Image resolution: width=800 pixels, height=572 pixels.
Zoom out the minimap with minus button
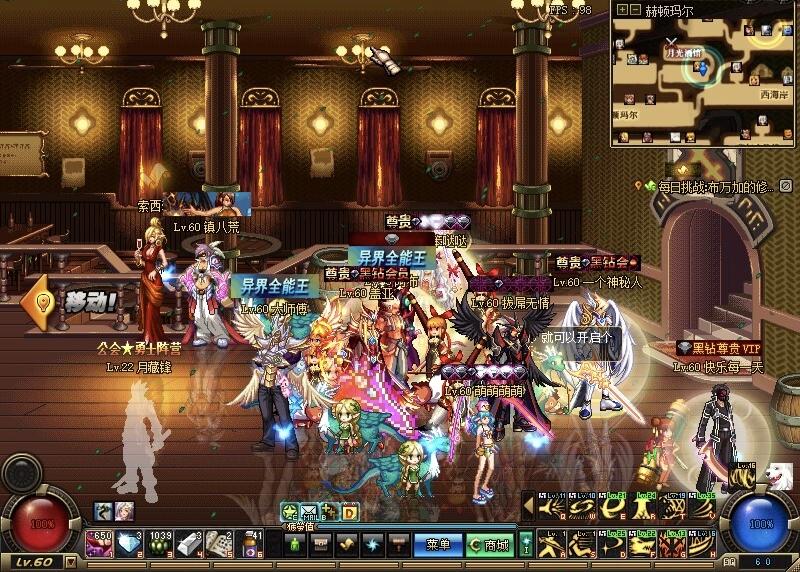click(x=635, y=10)
